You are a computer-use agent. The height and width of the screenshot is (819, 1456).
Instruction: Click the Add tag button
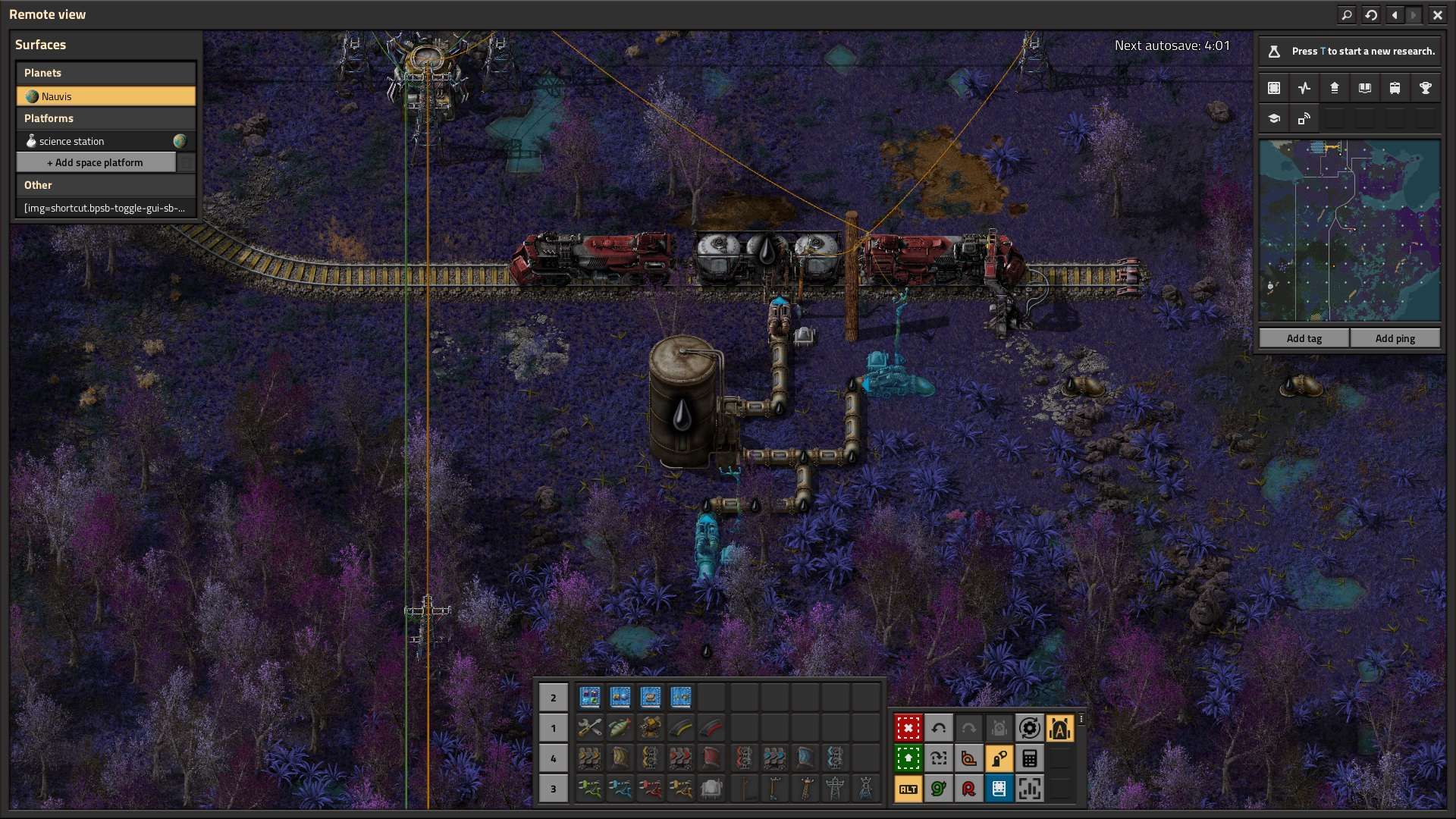1304,338
